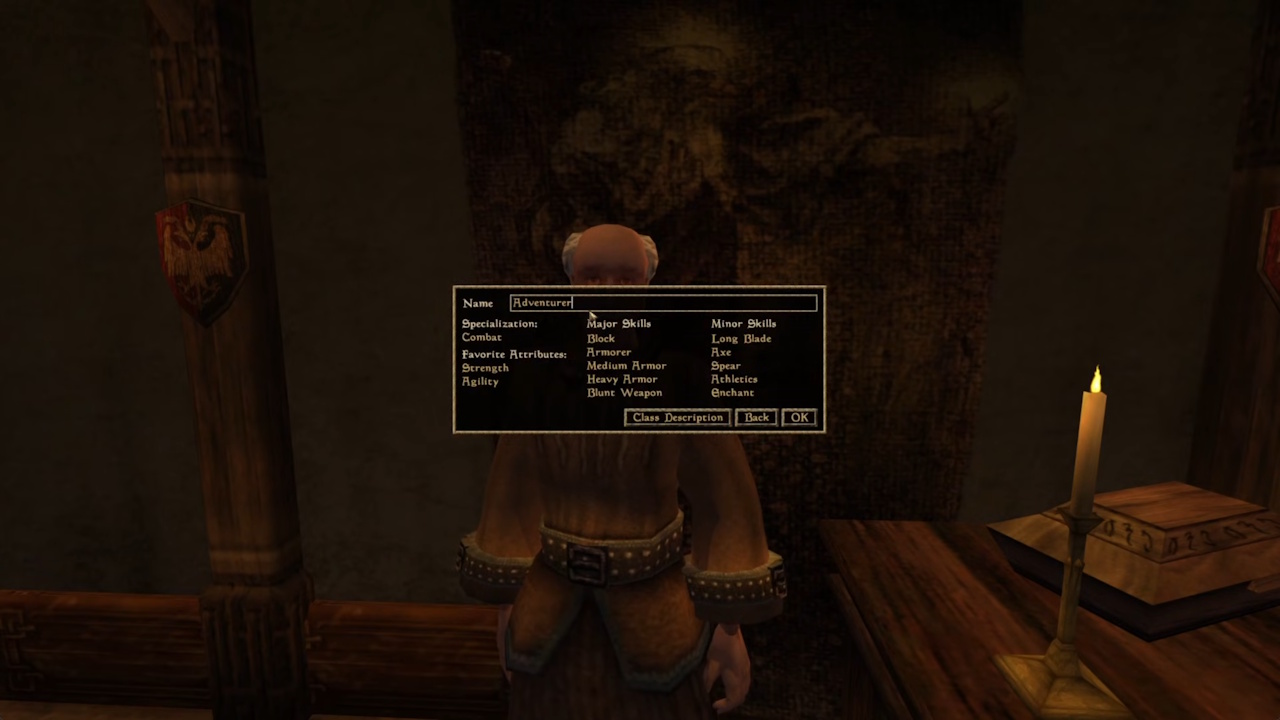The width and height of the screenshot is (1280, 720).
Task: Open the Class Description window
Action: click(676, 417)
